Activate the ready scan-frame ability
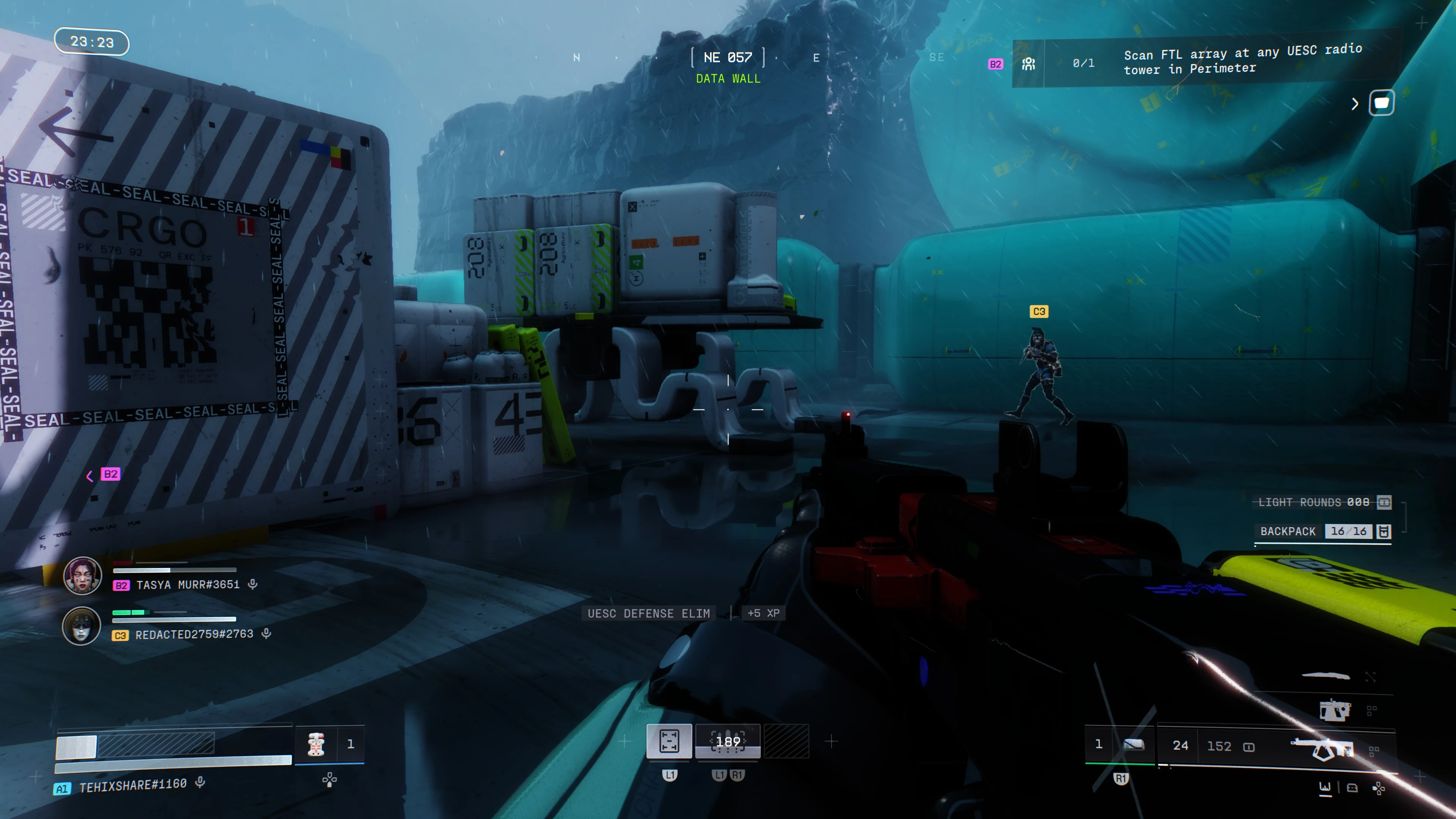Screen dimensions: 1456x819 (x=669, y=741)
